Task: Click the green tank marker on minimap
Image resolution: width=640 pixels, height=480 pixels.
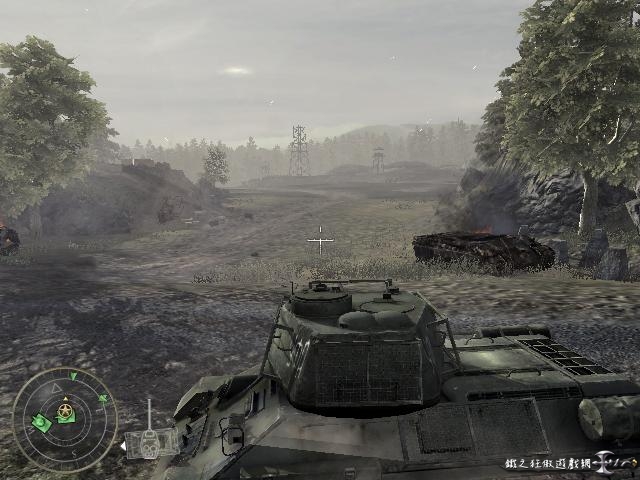Action: pos(41,423)
